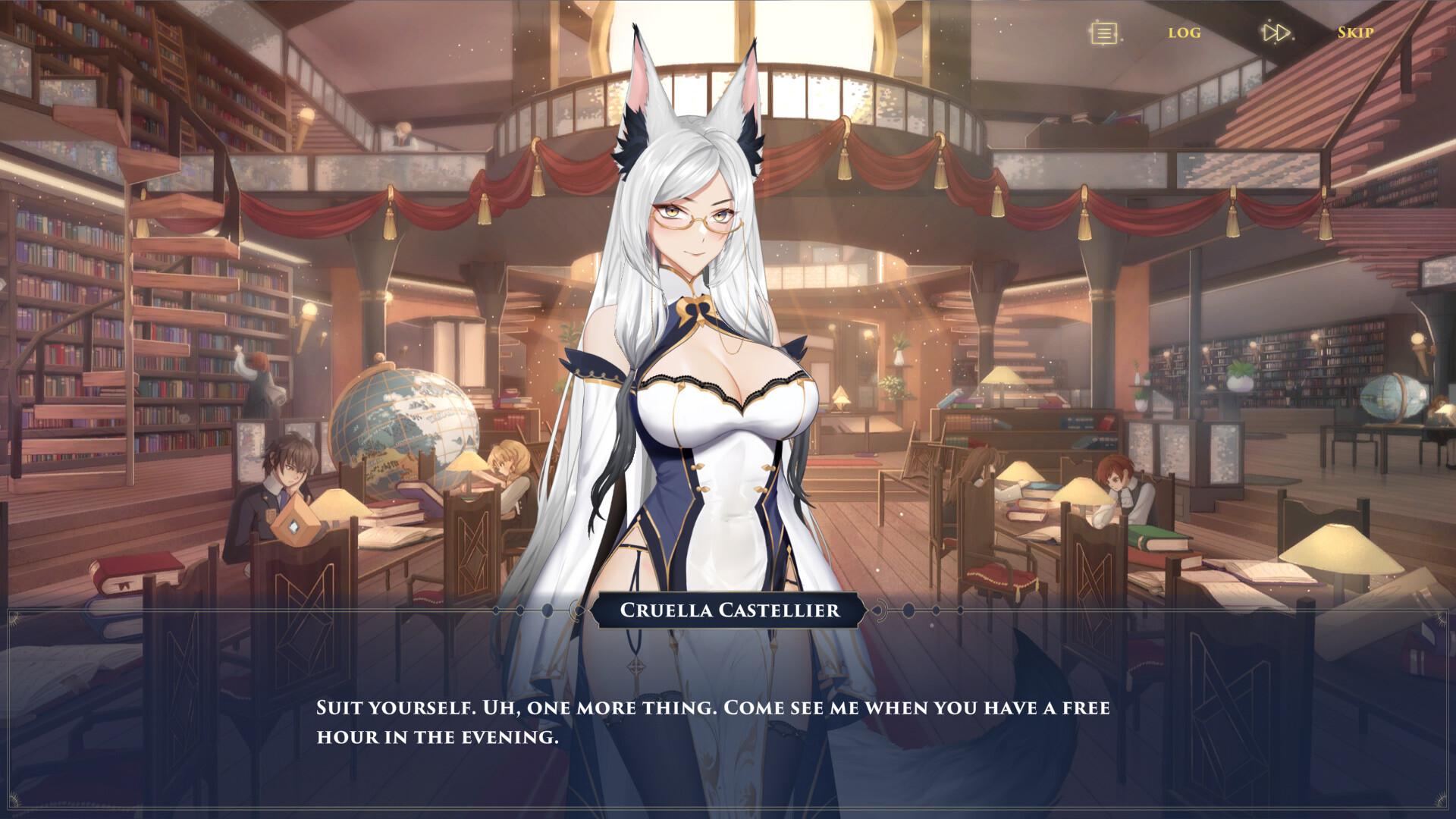Advance the dialogue text box
This screenshot has height=819, width=1456.
pyautogui.click(x=713, y=721)
